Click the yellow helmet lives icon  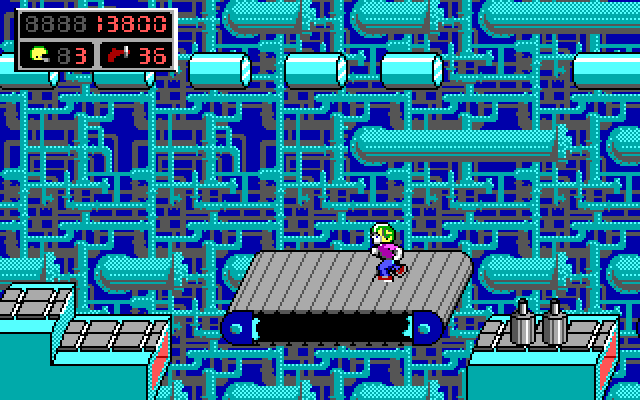point(40,54)
